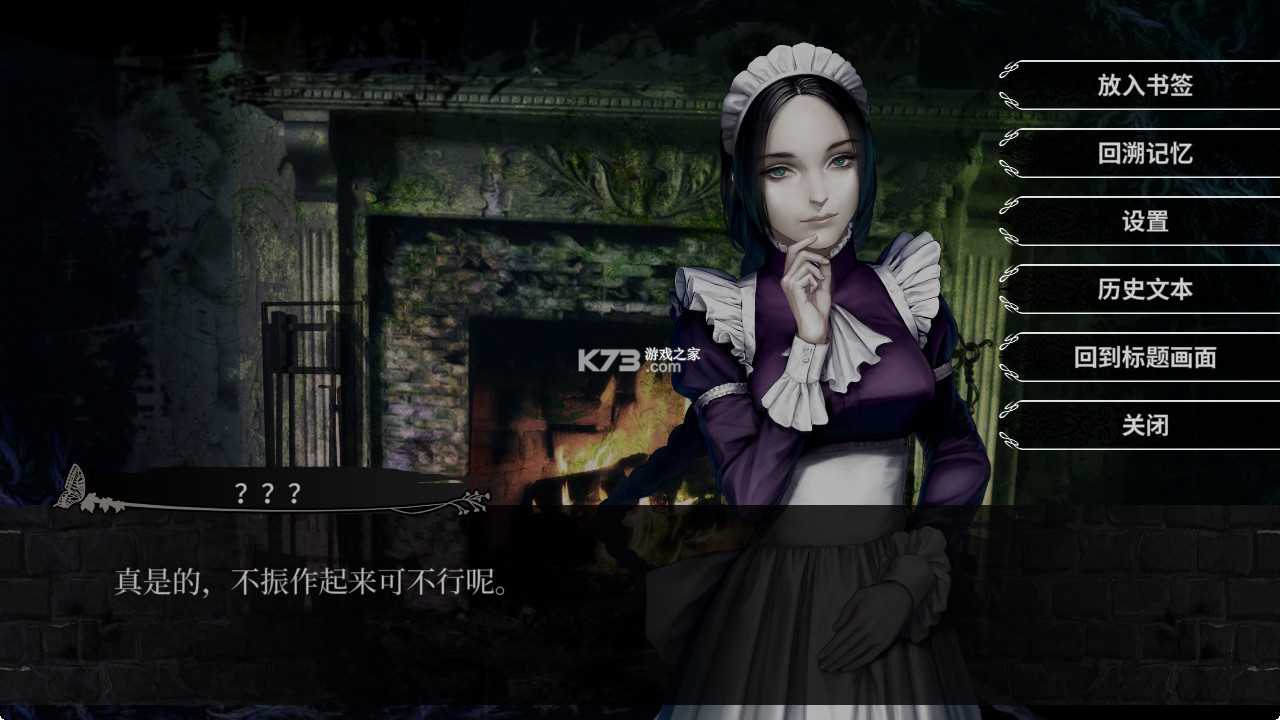Select 关闭 to close this menu

pos(1145,425)
